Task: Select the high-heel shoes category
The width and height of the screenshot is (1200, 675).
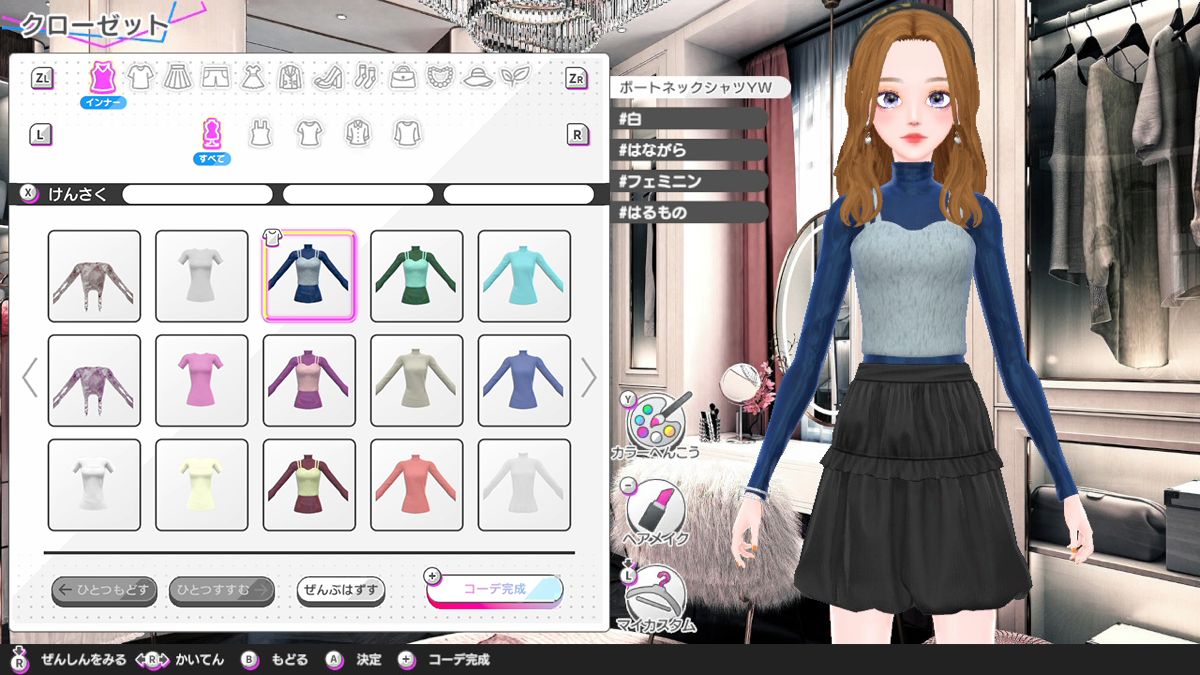Action: [327, 76]
